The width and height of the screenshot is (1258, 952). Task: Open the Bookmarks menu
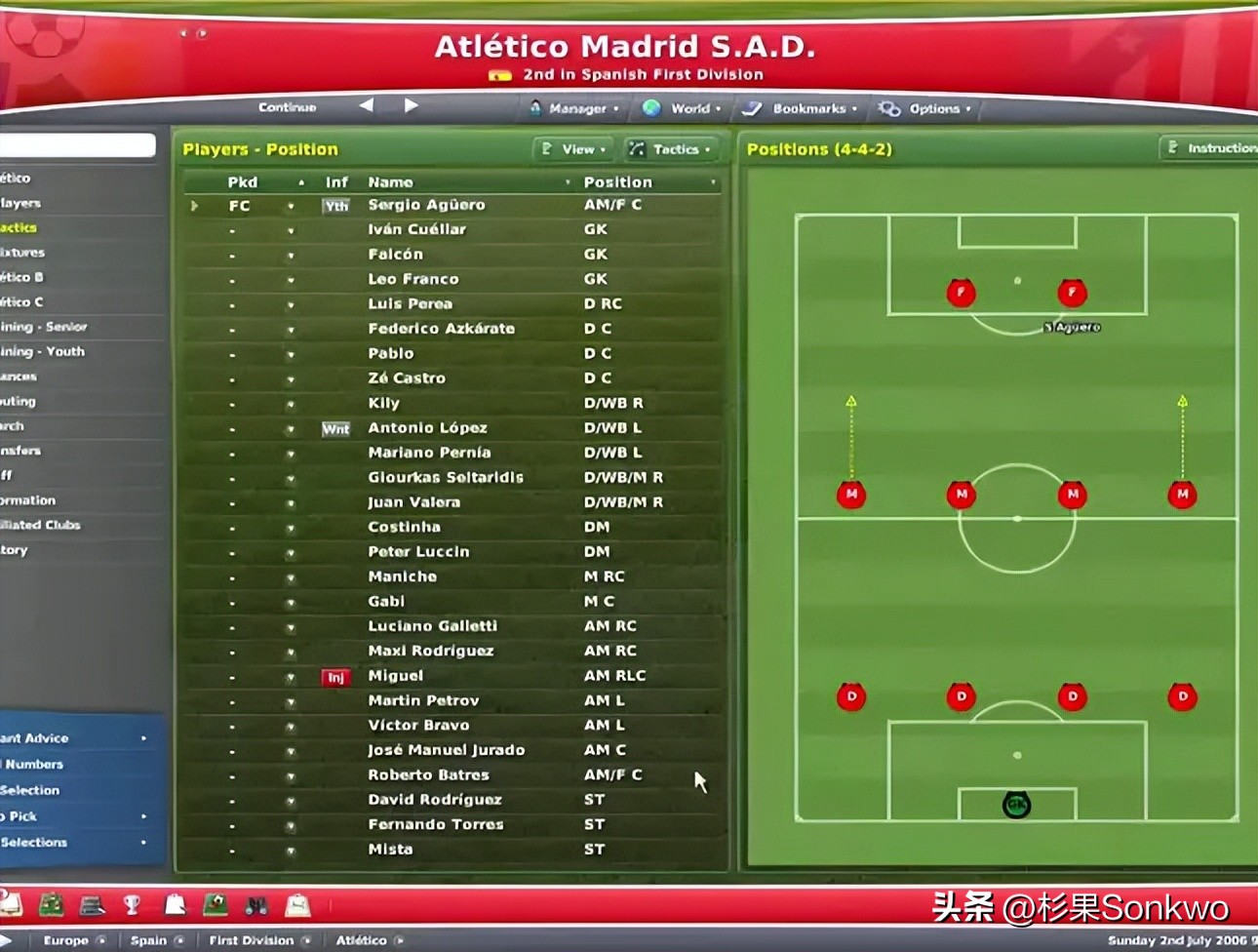tap(802, 108)
